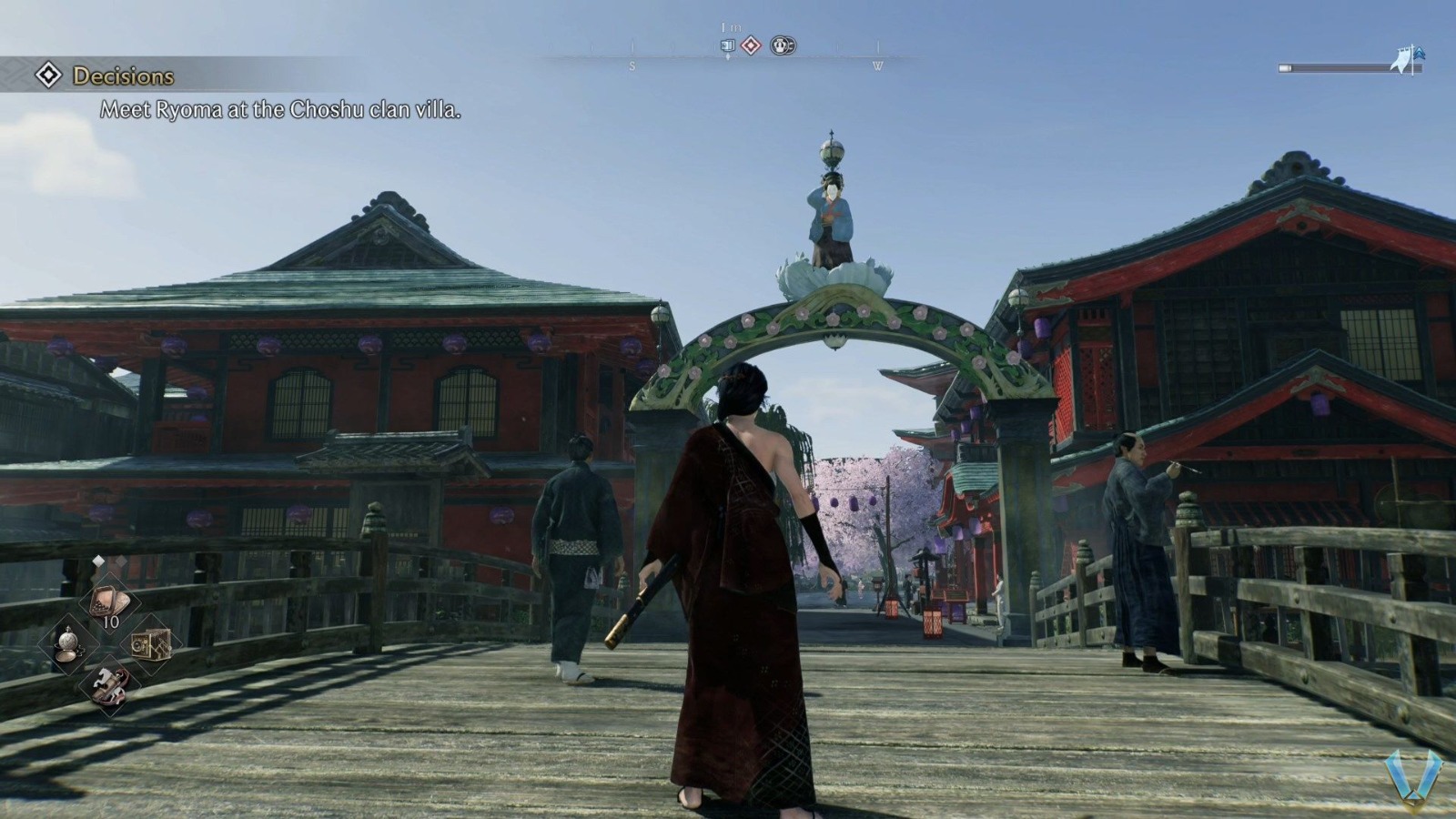Viewport: 1456px width, 819px height.
Task: Select the 'W' marker on the compass
Action: (x=878, y=66)
